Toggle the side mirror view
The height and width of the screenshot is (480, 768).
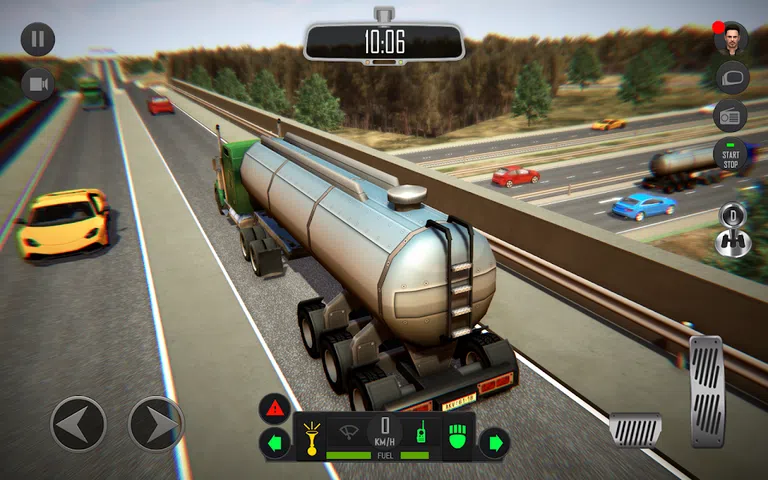[x=731, y=77]
